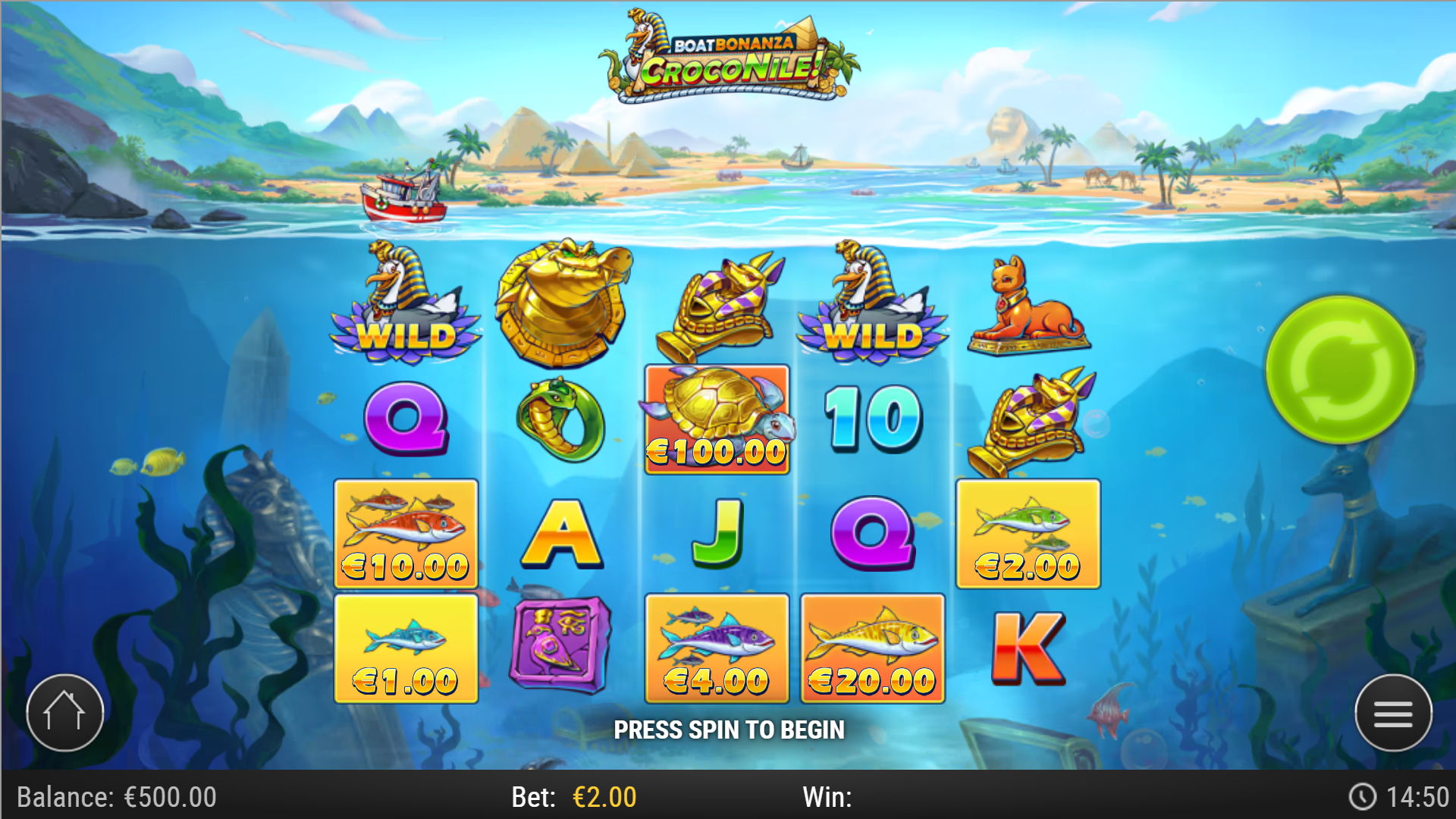This screenshot has height=819, width=1456.
Task: Click the €1.00 blue fish symbol
Action: click(406, 648)
